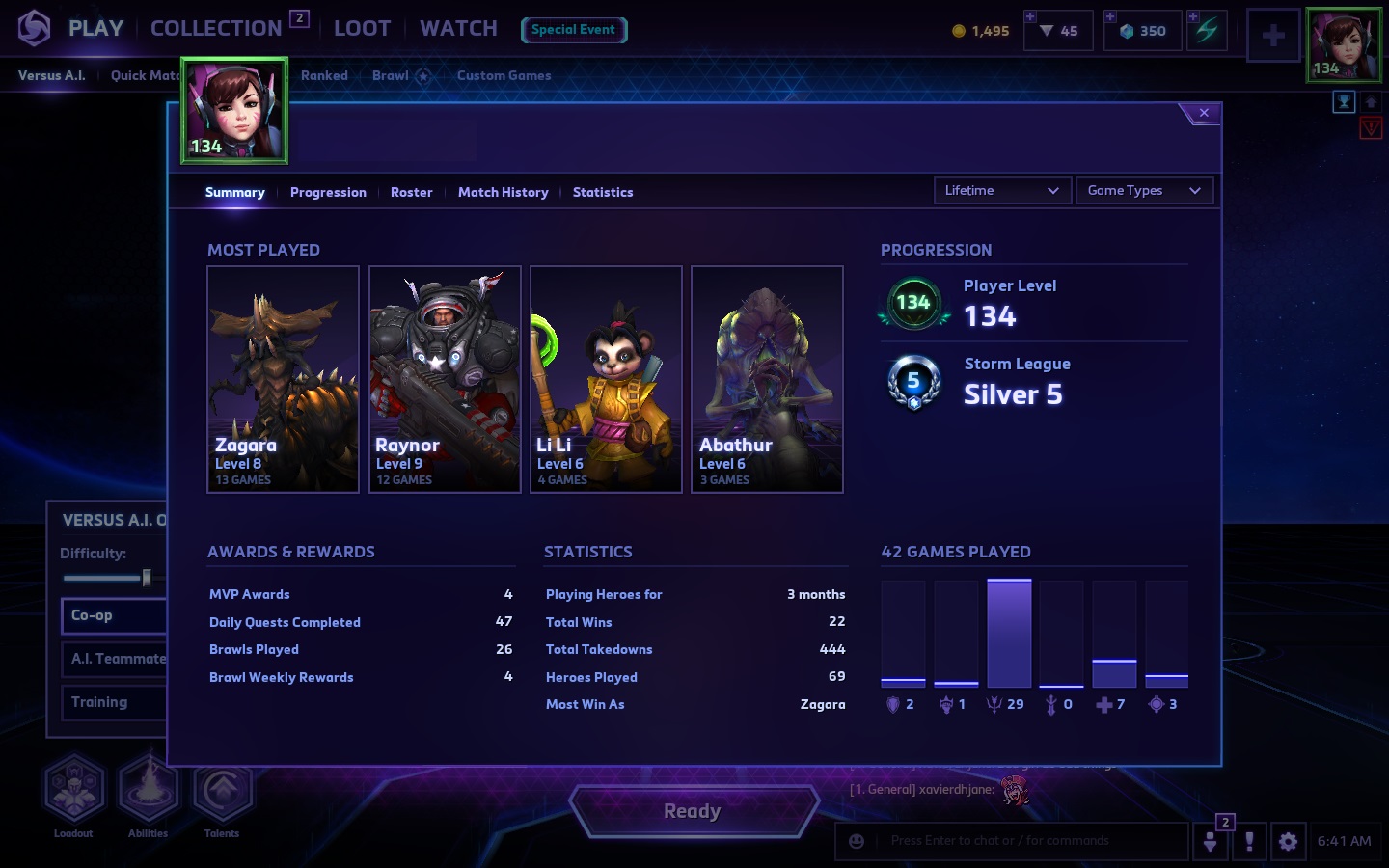Screen dimensions: 1389x868
Task: Open the Lifetime time range dropdown
Action: 1001,191
